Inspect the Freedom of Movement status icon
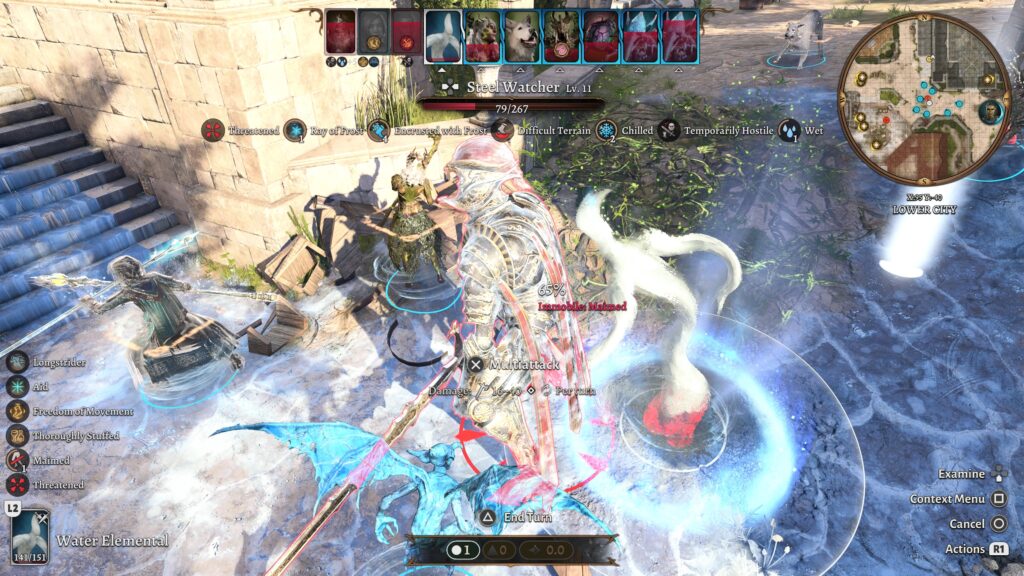The width and height of the screenshot is (1024, 576). [17, 411]
